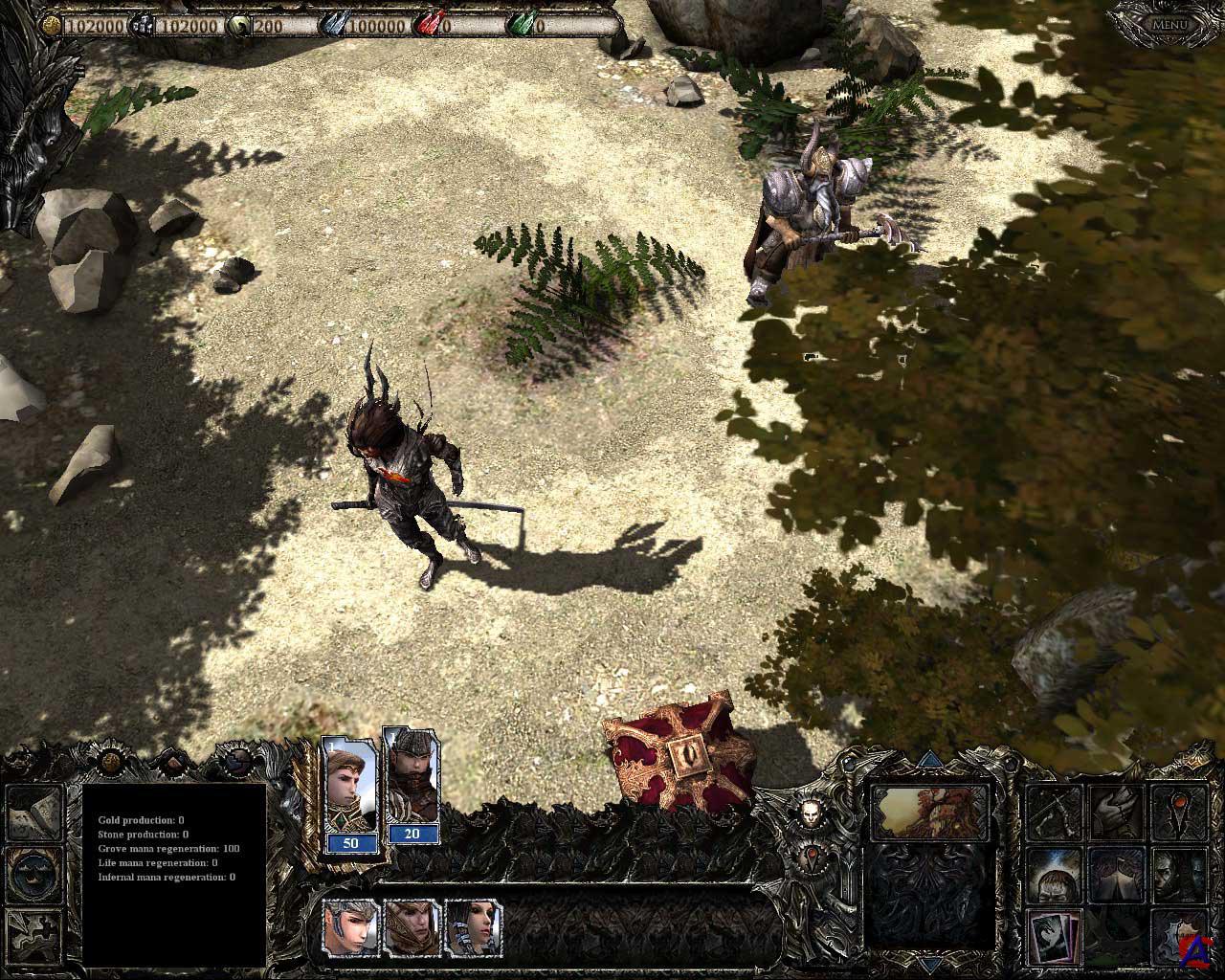Open the stone block panel button
Image resolution: width=1225 pixels, height=980 pixels.
[34, 813]
